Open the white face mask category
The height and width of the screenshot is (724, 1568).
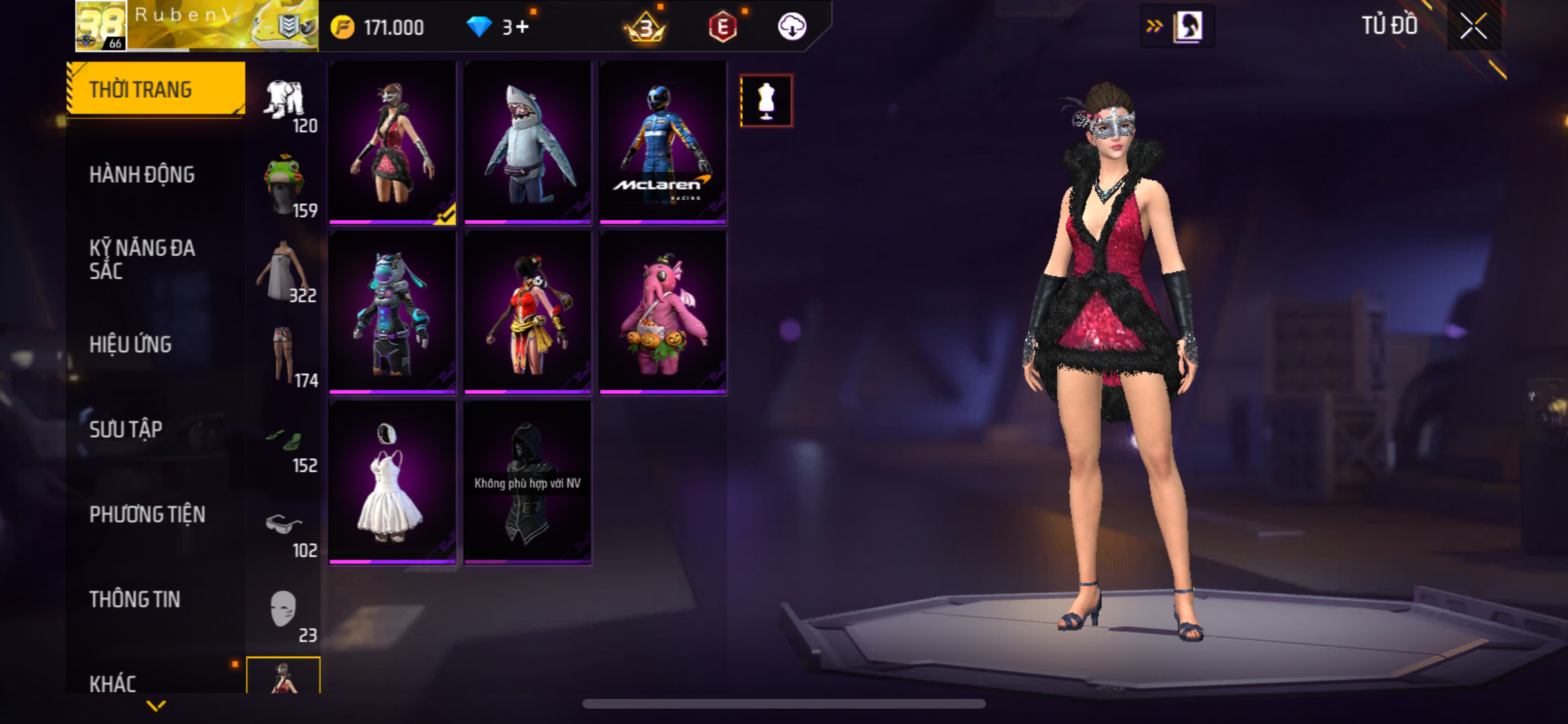tap(284, 610)
